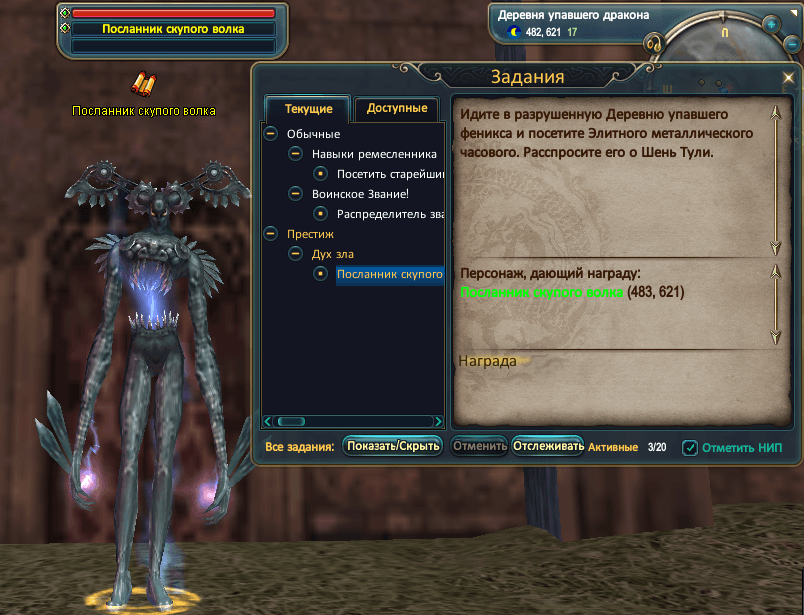804x615 pixels.
Task: Zoom out the minimap with minus button
Action: coord(792,45)
